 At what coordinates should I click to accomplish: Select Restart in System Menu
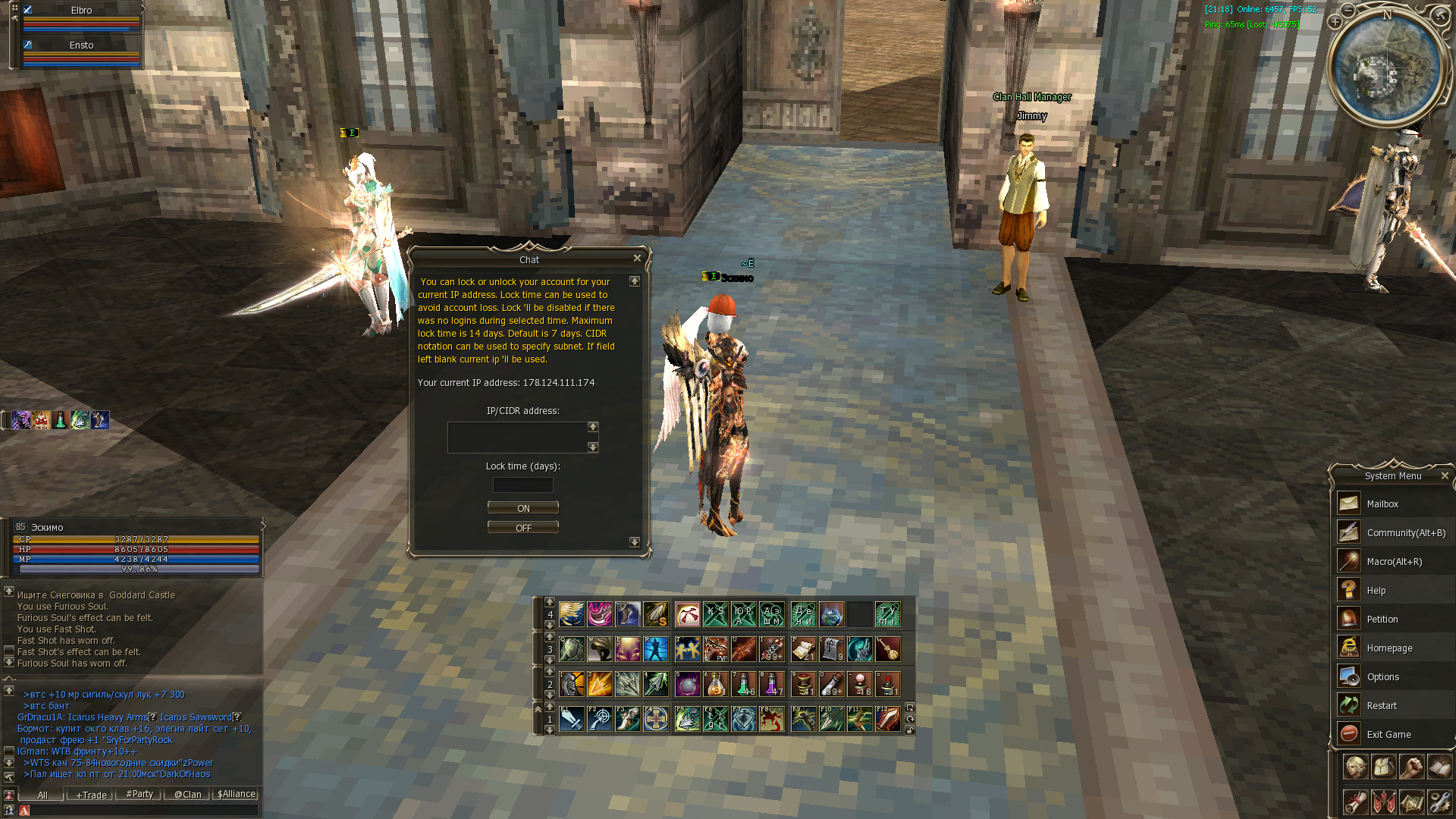pyautogui.click(x=1381, y=706)
